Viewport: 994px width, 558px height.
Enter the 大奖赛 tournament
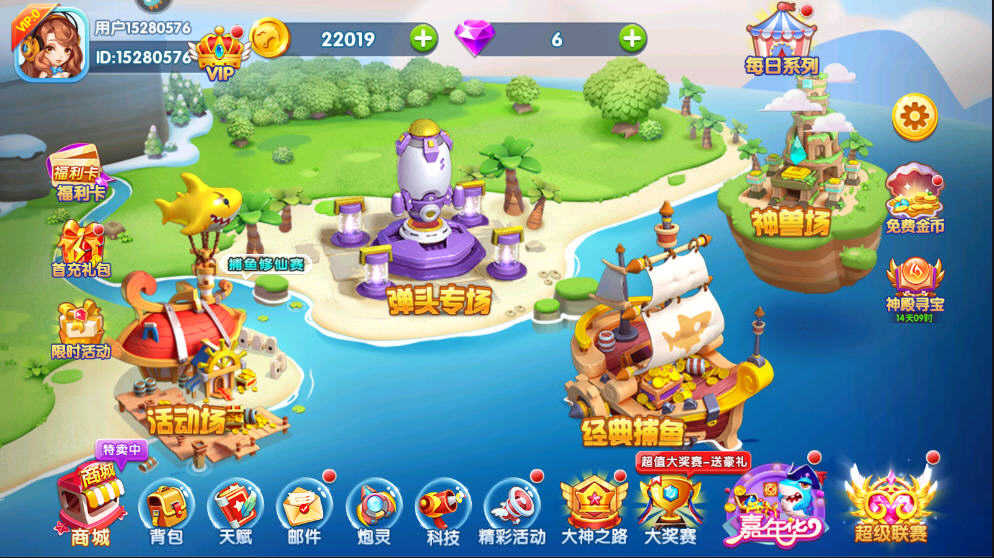[x=670, y=507]
